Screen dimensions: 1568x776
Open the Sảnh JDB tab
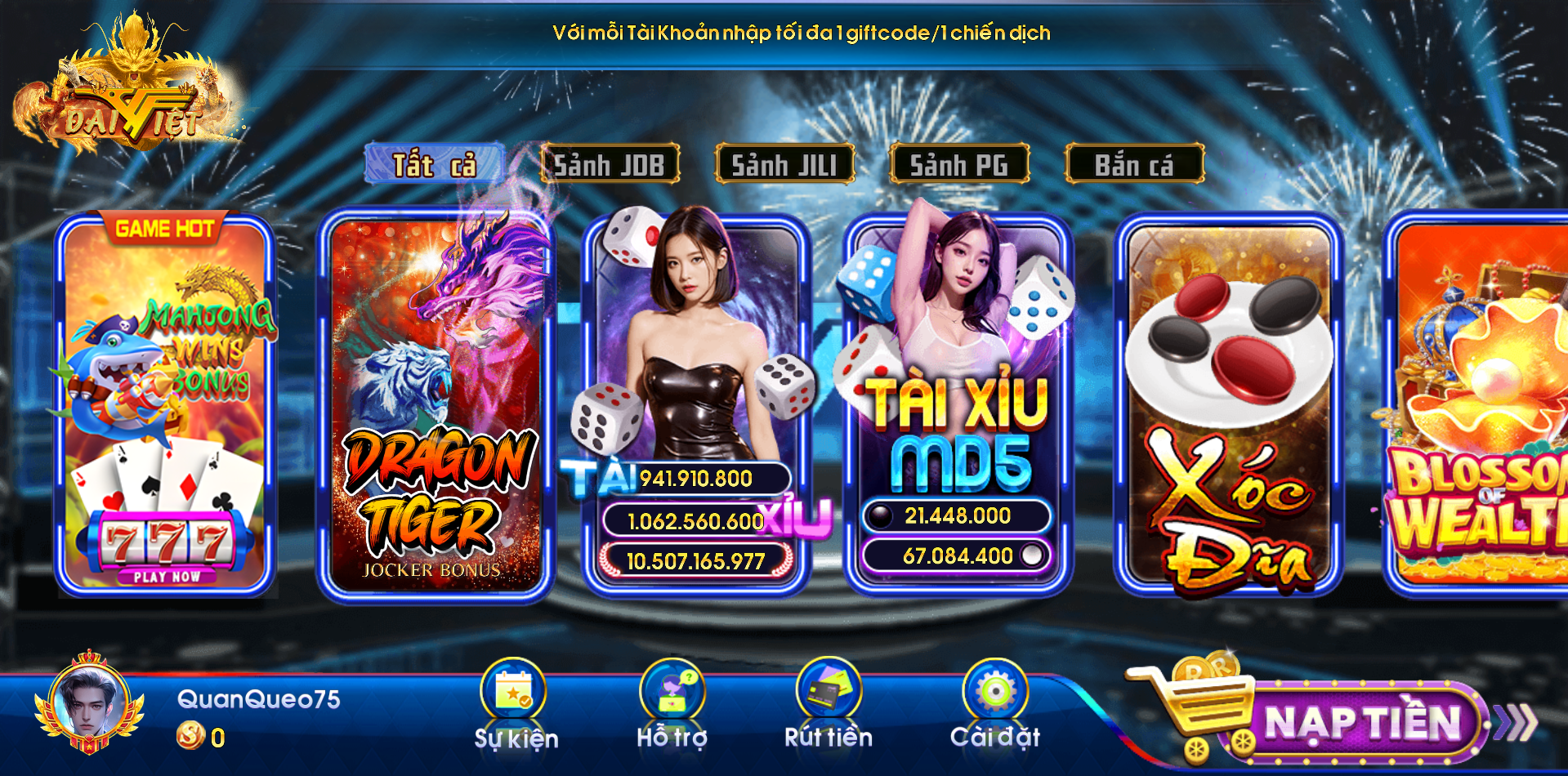[610, 164]
